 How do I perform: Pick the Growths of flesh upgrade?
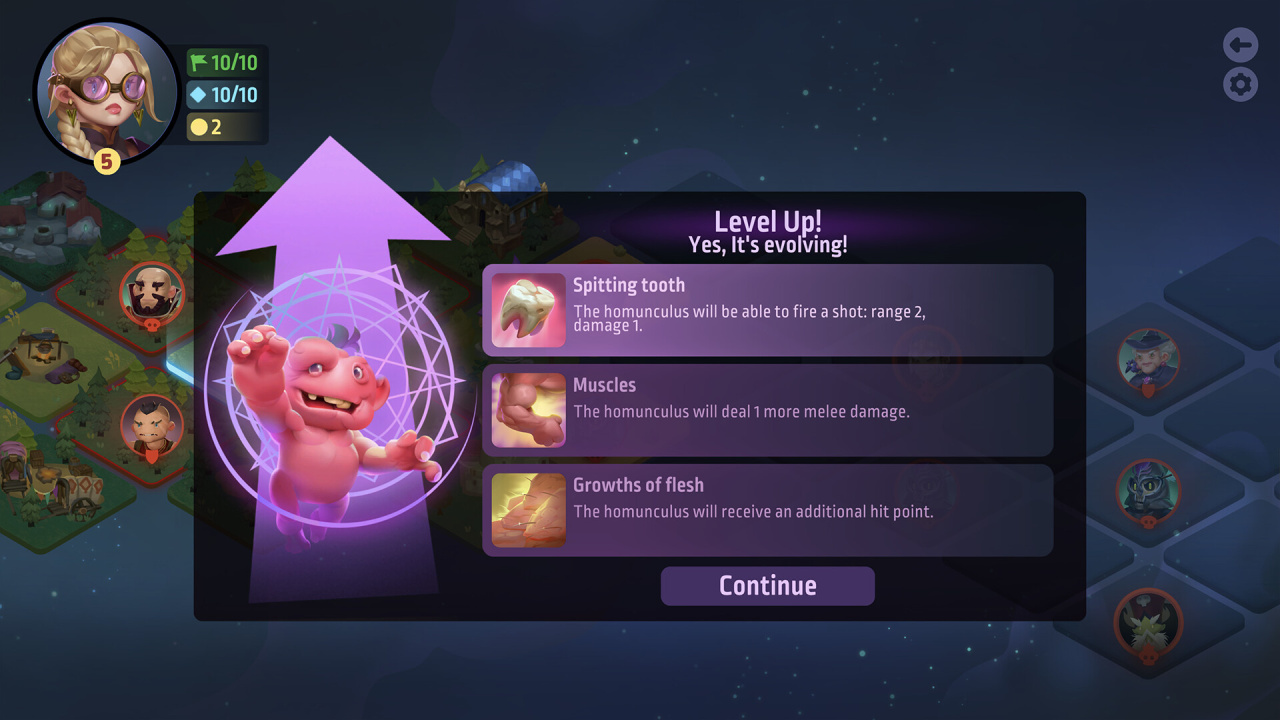tap(767, 510)
